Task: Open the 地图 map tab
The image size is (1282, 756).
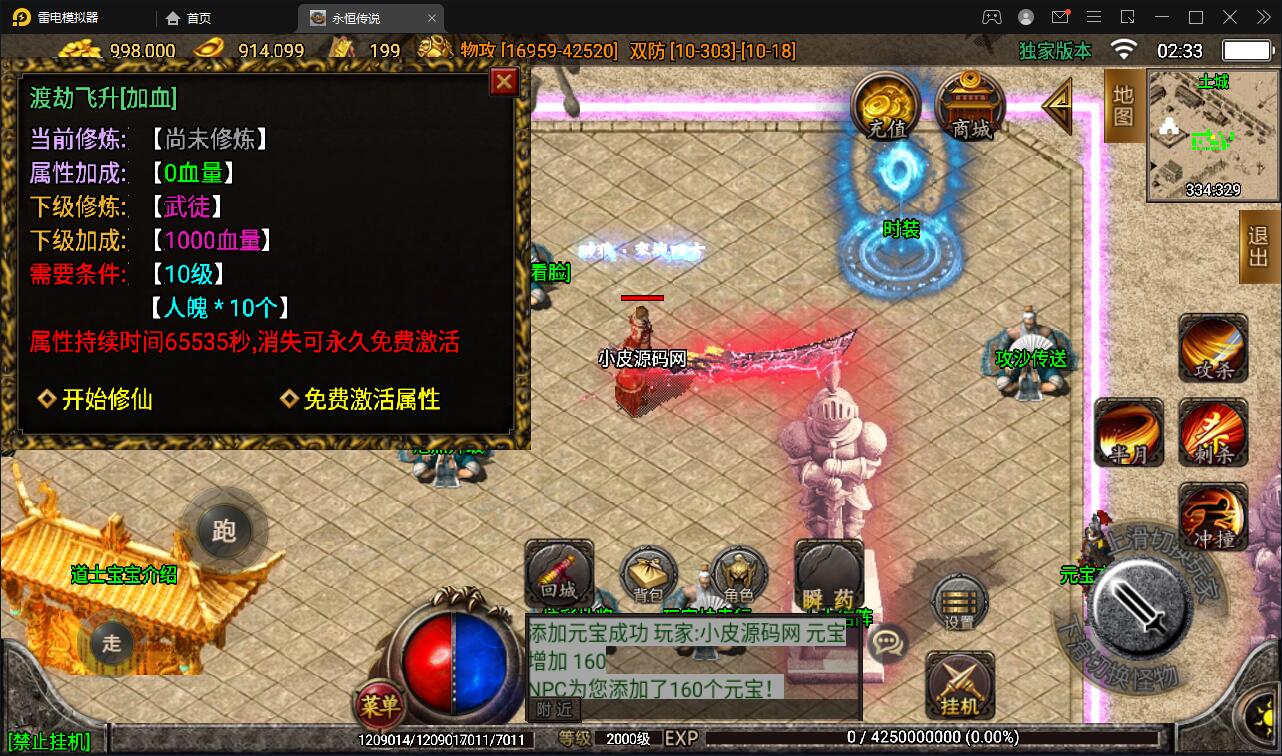Action: click(1123, 106)
